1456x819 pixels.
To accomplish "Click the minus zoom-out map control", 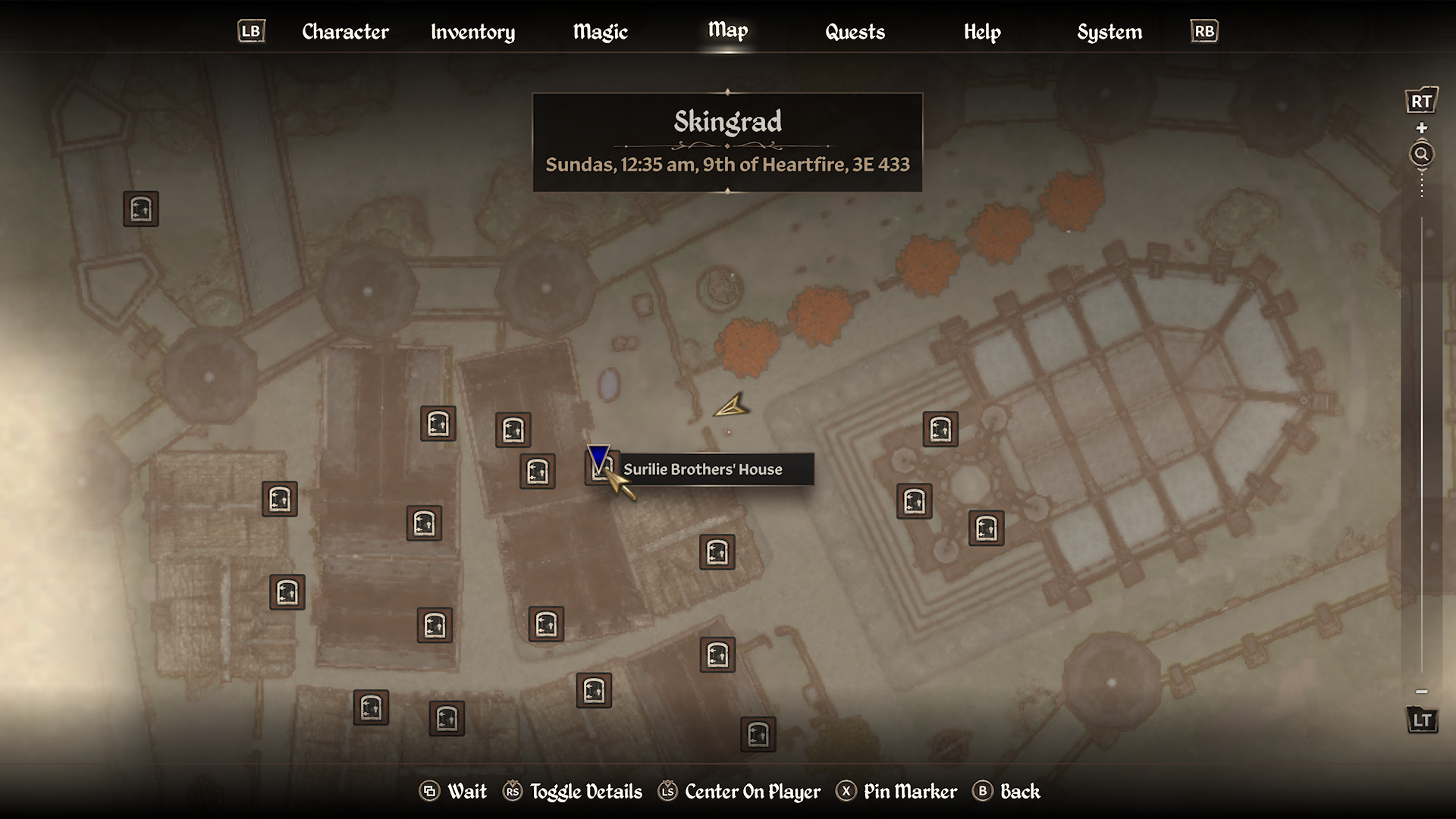I will coord(1422,692).
